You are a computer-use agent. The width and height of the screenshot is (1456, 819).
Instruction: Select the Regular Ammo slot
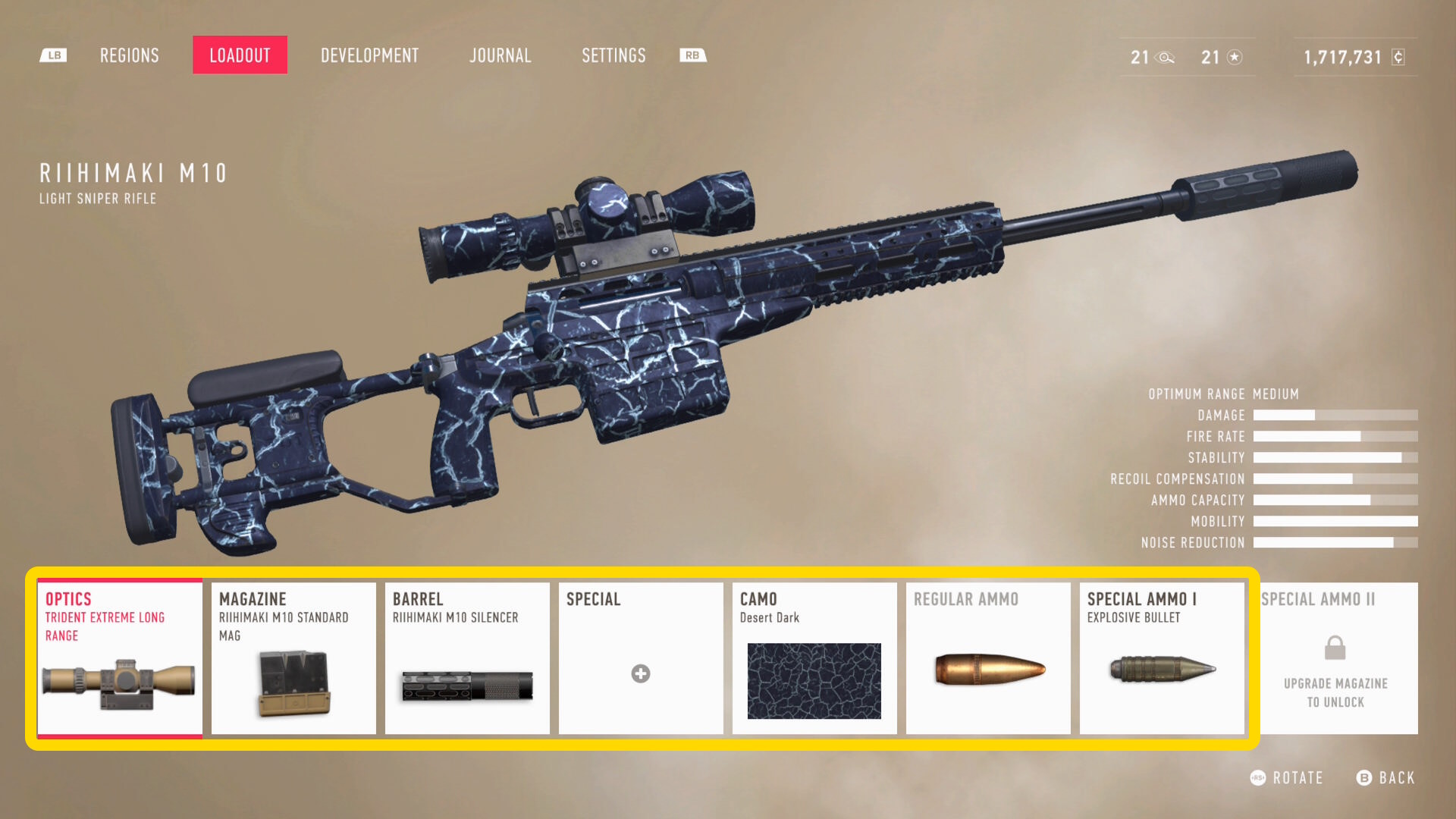[988, 658]
